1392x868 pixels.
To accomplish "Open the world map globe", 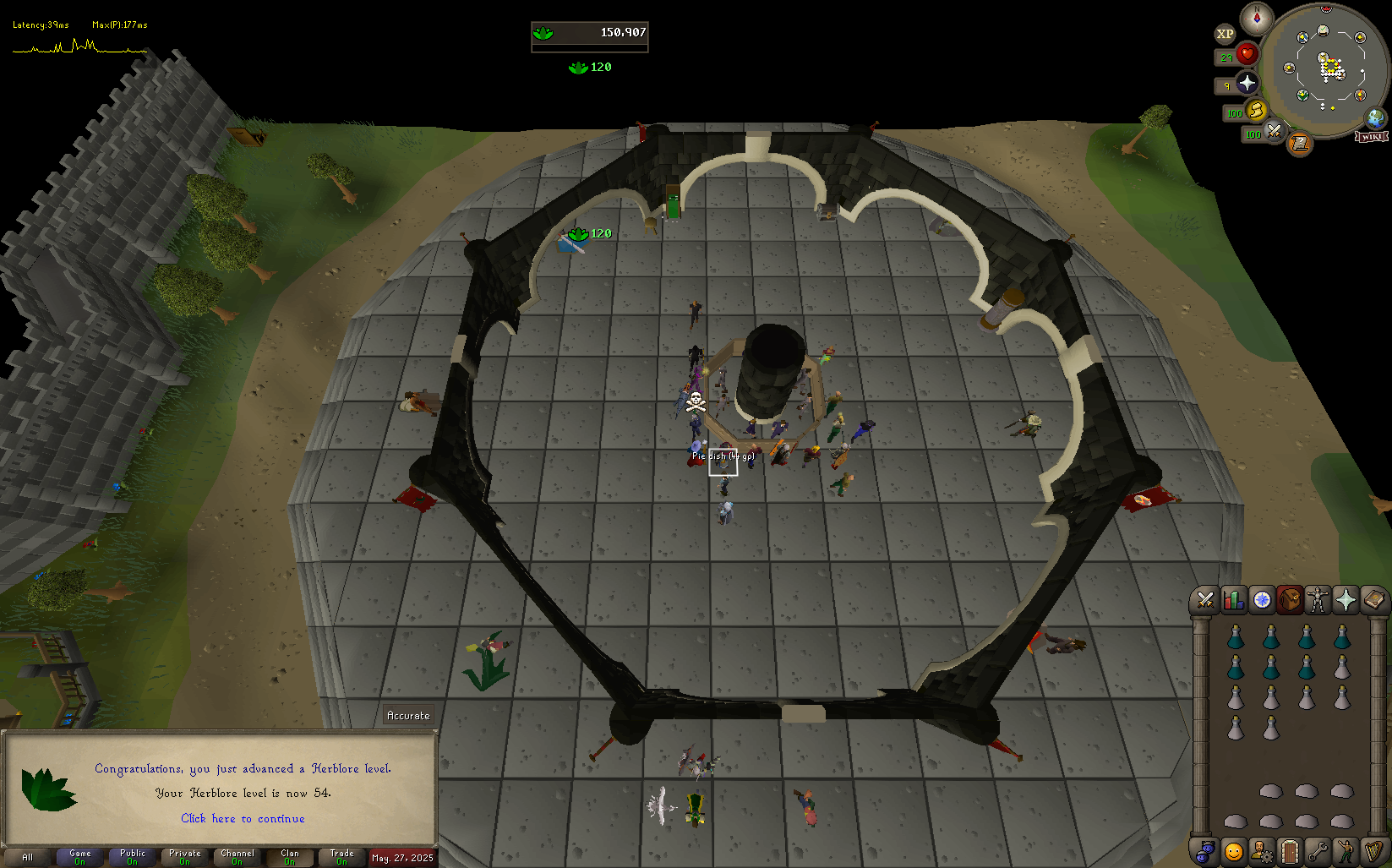I will (1376, 117).
